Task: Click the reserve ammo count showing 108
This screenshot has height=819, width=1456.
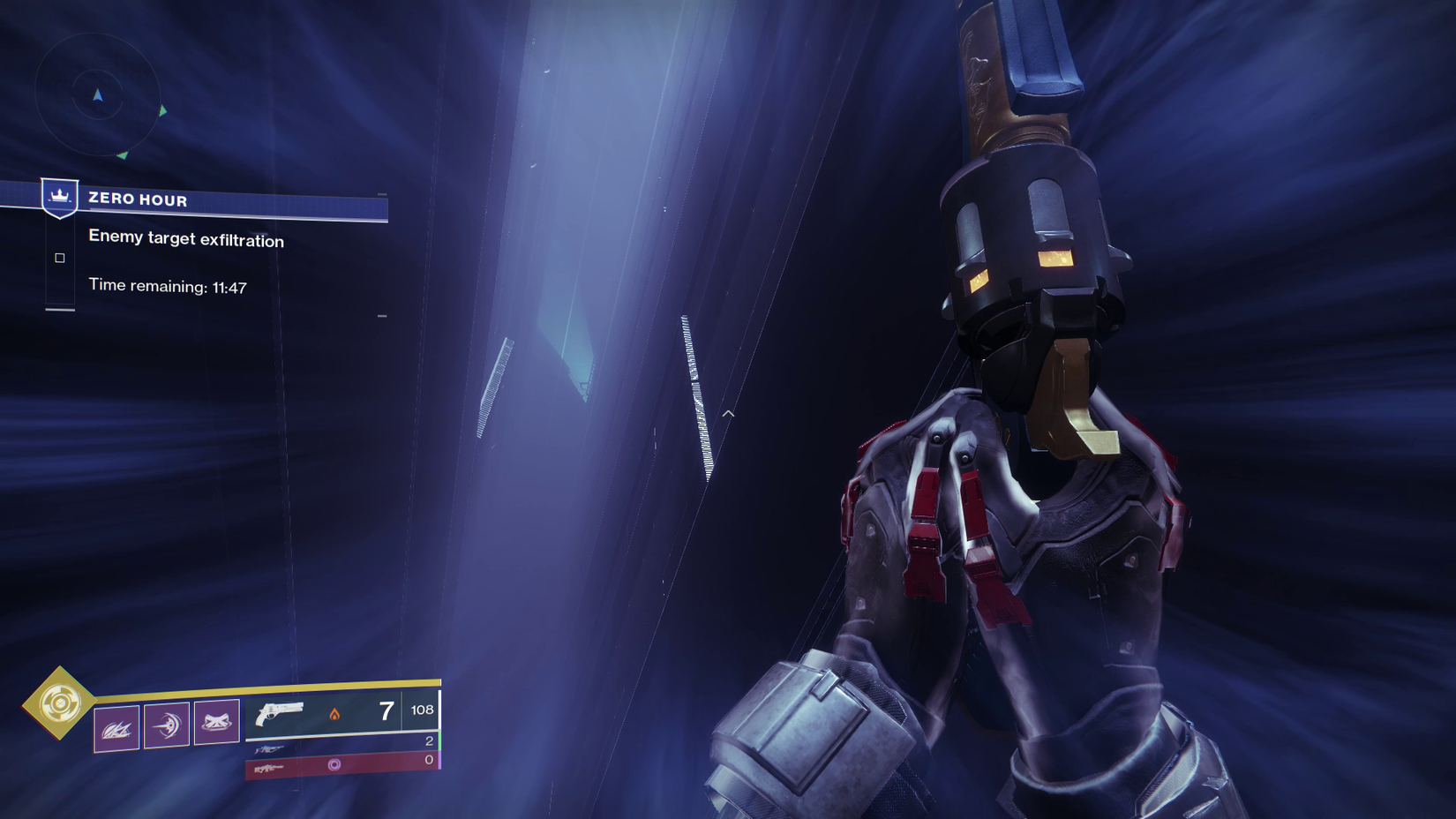Action: tap(422, 710)
